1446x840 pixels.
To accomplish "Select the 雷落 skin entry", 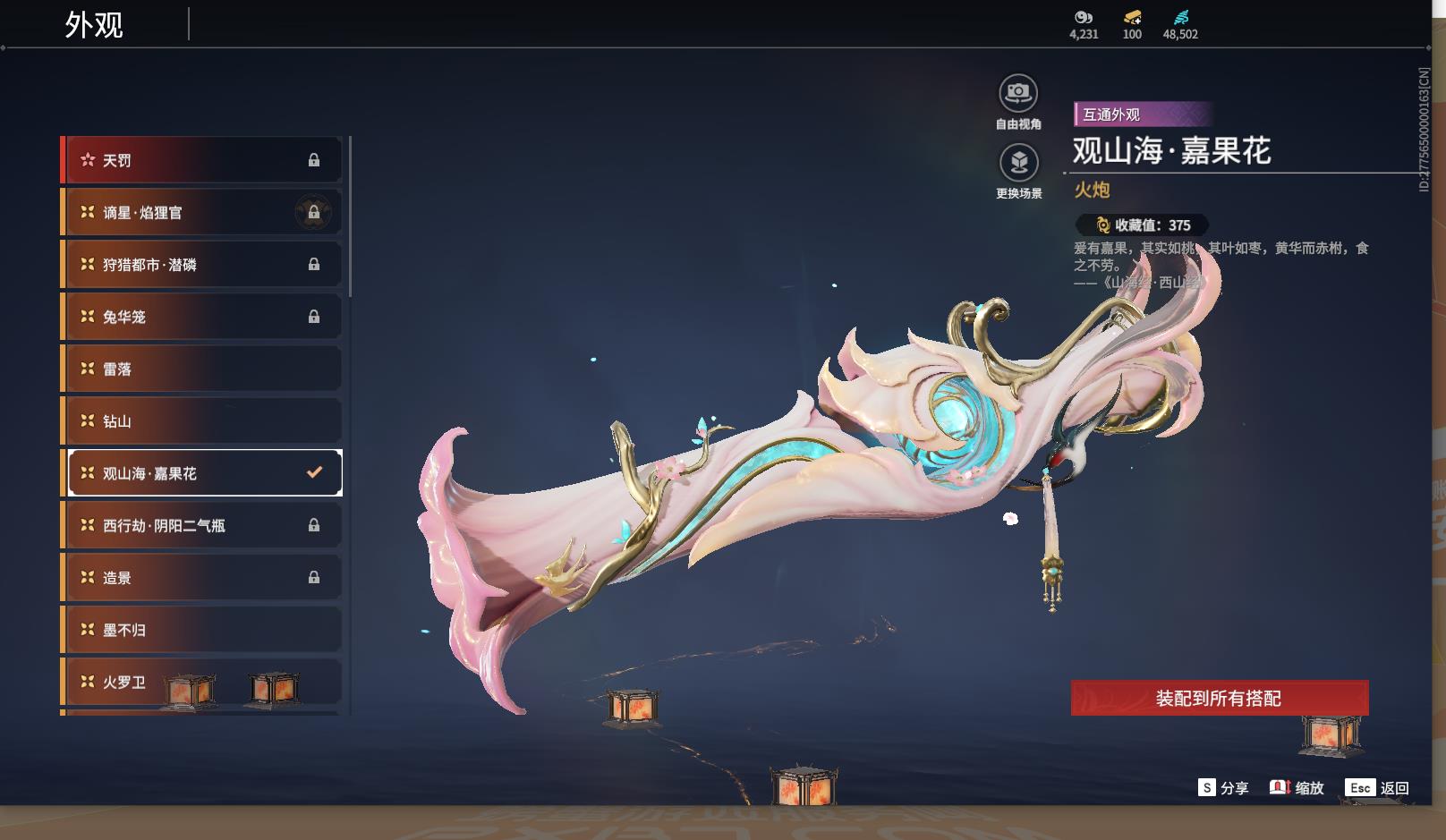I will pos(202,369).
